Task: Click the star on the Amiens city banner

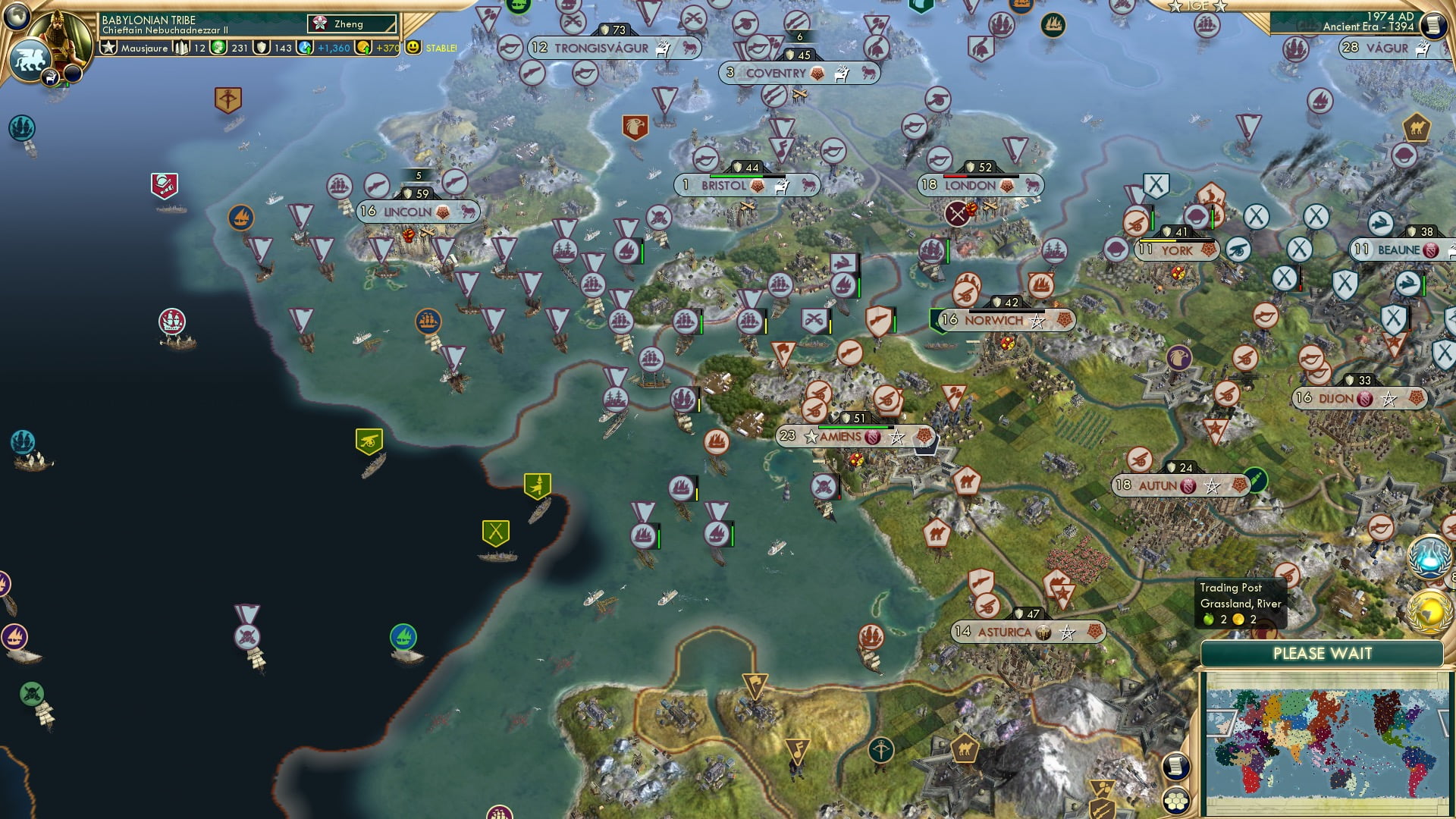Action: pos(810,437)
